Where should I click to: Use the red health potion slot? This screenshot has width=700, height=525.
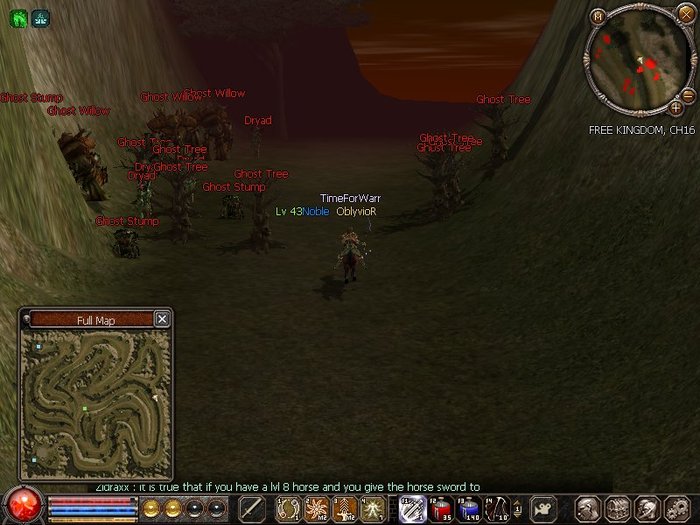(441, 509)
